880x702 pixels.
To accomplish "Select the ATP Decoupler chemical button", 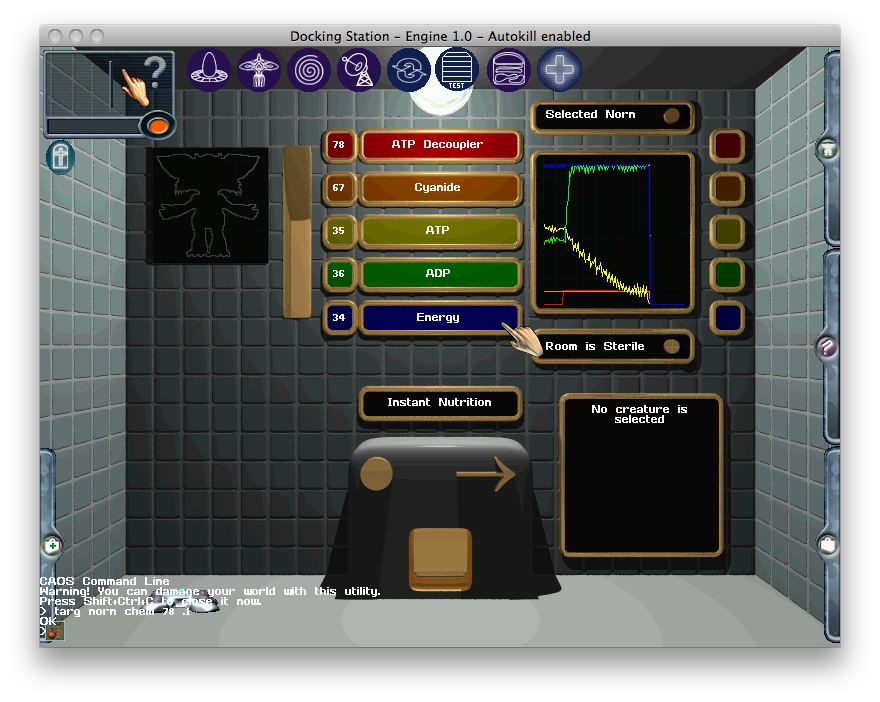I will click(440, 145).
